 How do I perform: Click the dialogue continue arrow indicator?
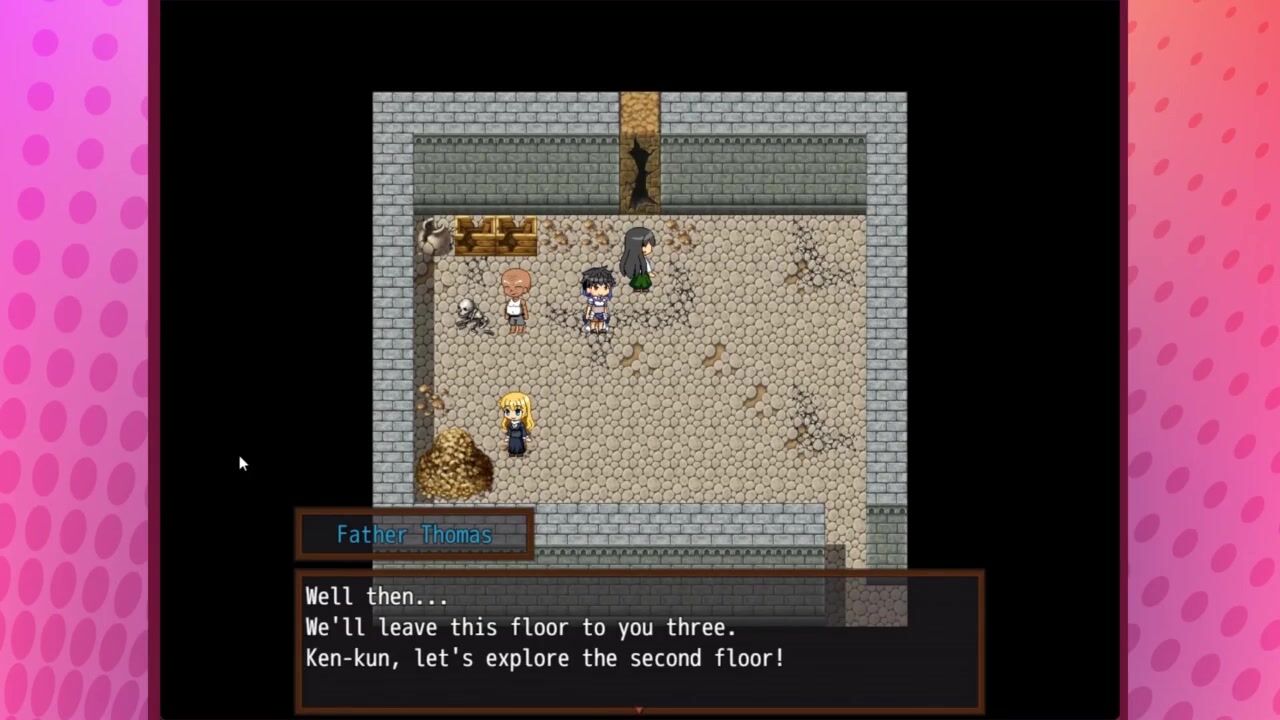(x=639, y=709)
